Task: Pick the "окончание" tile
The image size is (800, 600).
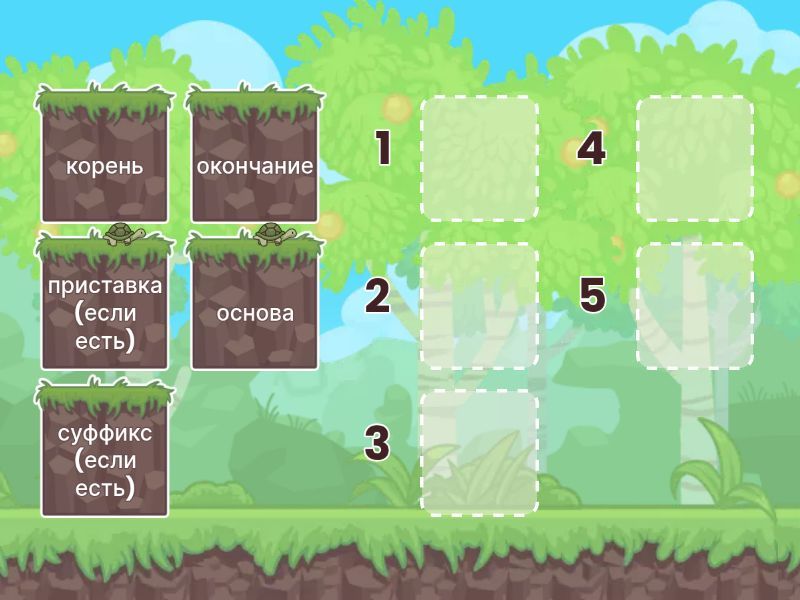Action: point(255,160)
